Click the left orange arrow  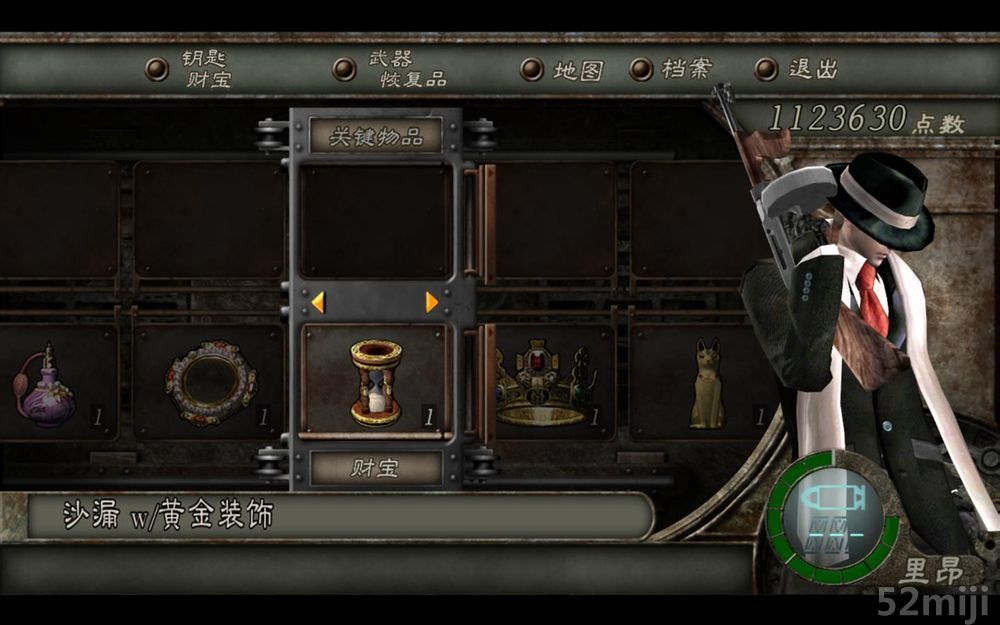pyautogui.click(x=317, y=302)
